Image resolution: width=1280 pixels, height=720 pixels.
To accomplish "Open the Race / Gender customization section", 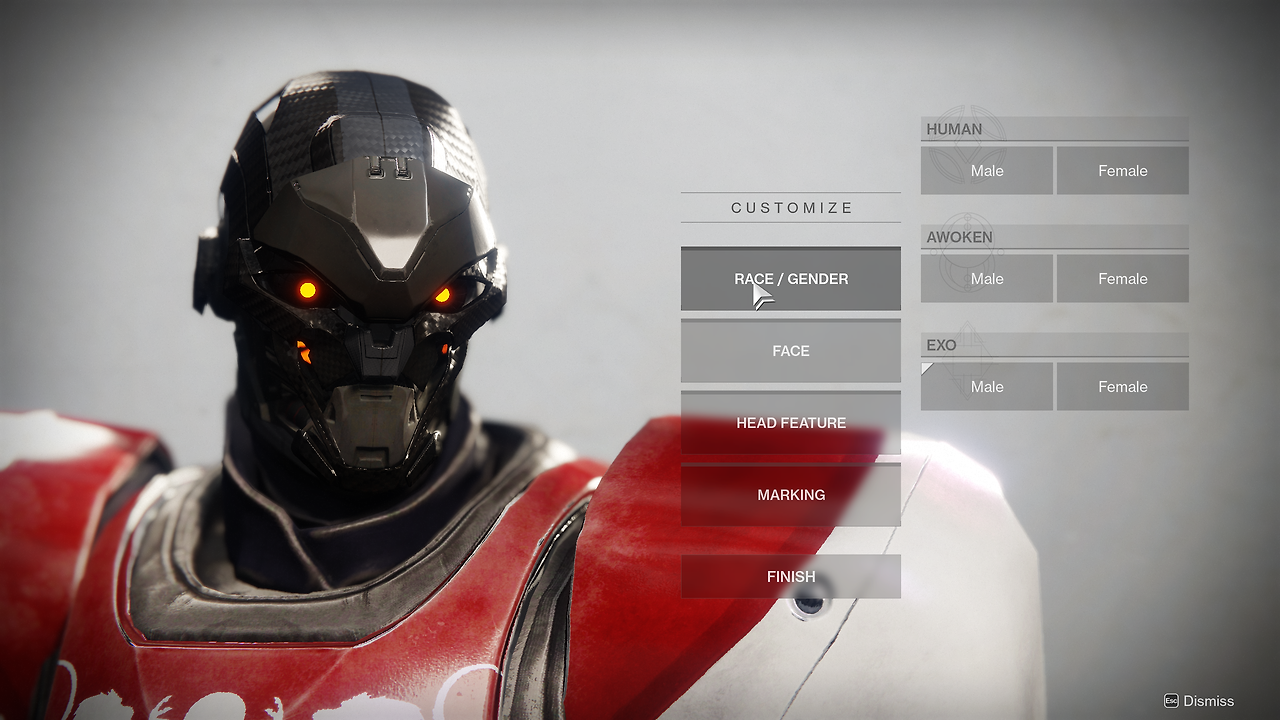I will [x=790, y=279].
